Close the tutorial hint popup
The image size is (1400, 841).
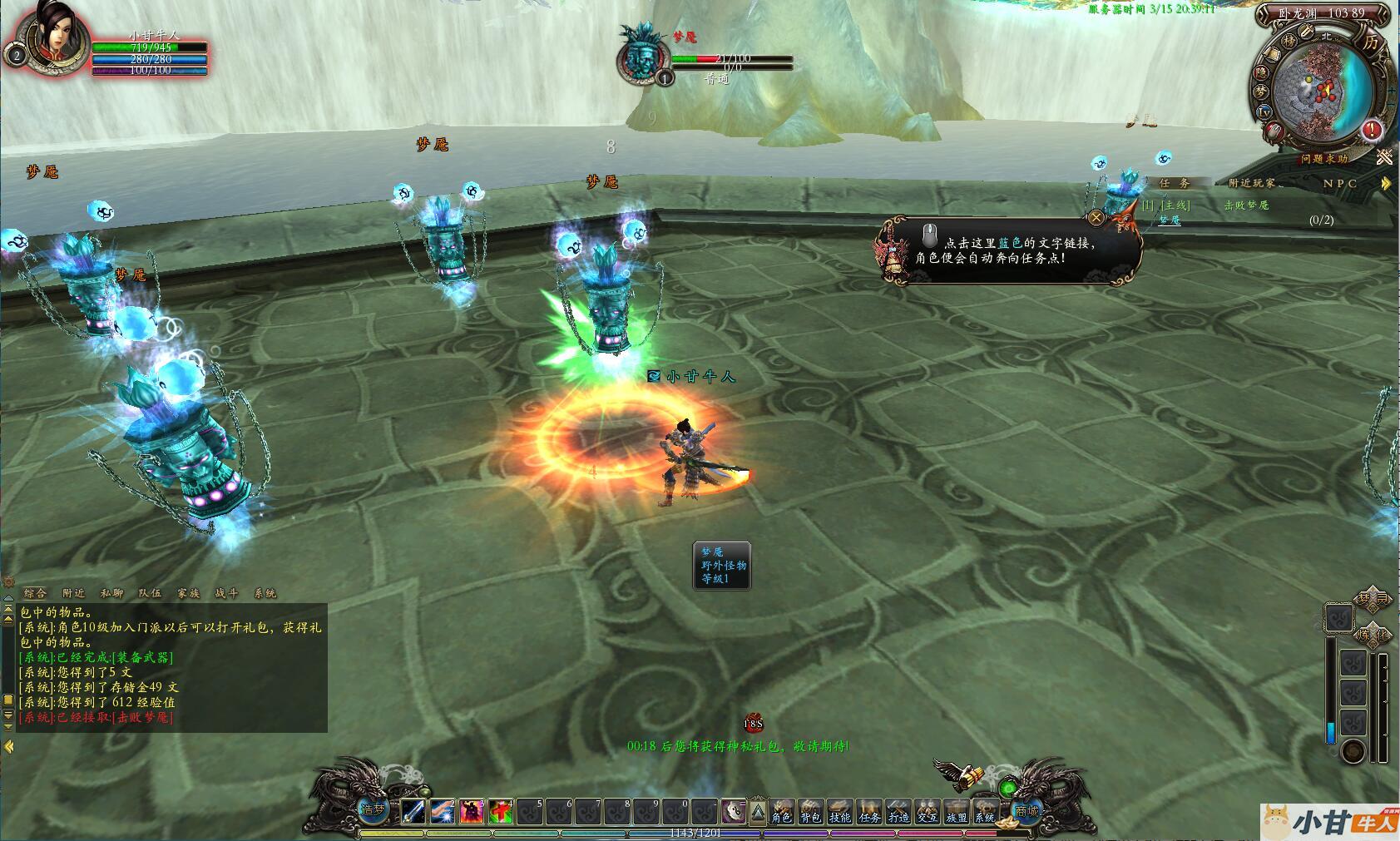[x=1096, y=218]
